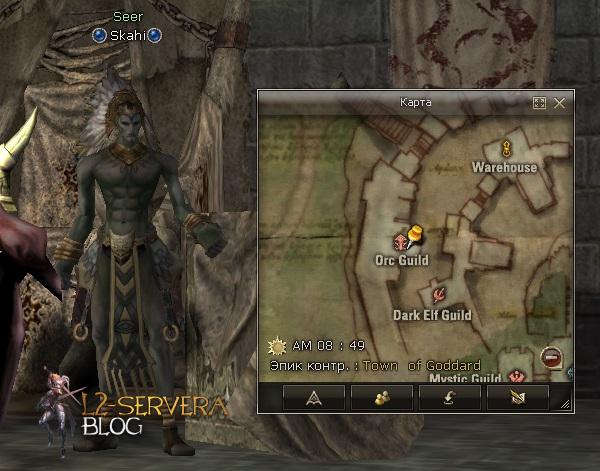Image resolution: width=600 pixels, height=471 pixels.
Task: Click the map window resize grip
Action: click(566, 405)
